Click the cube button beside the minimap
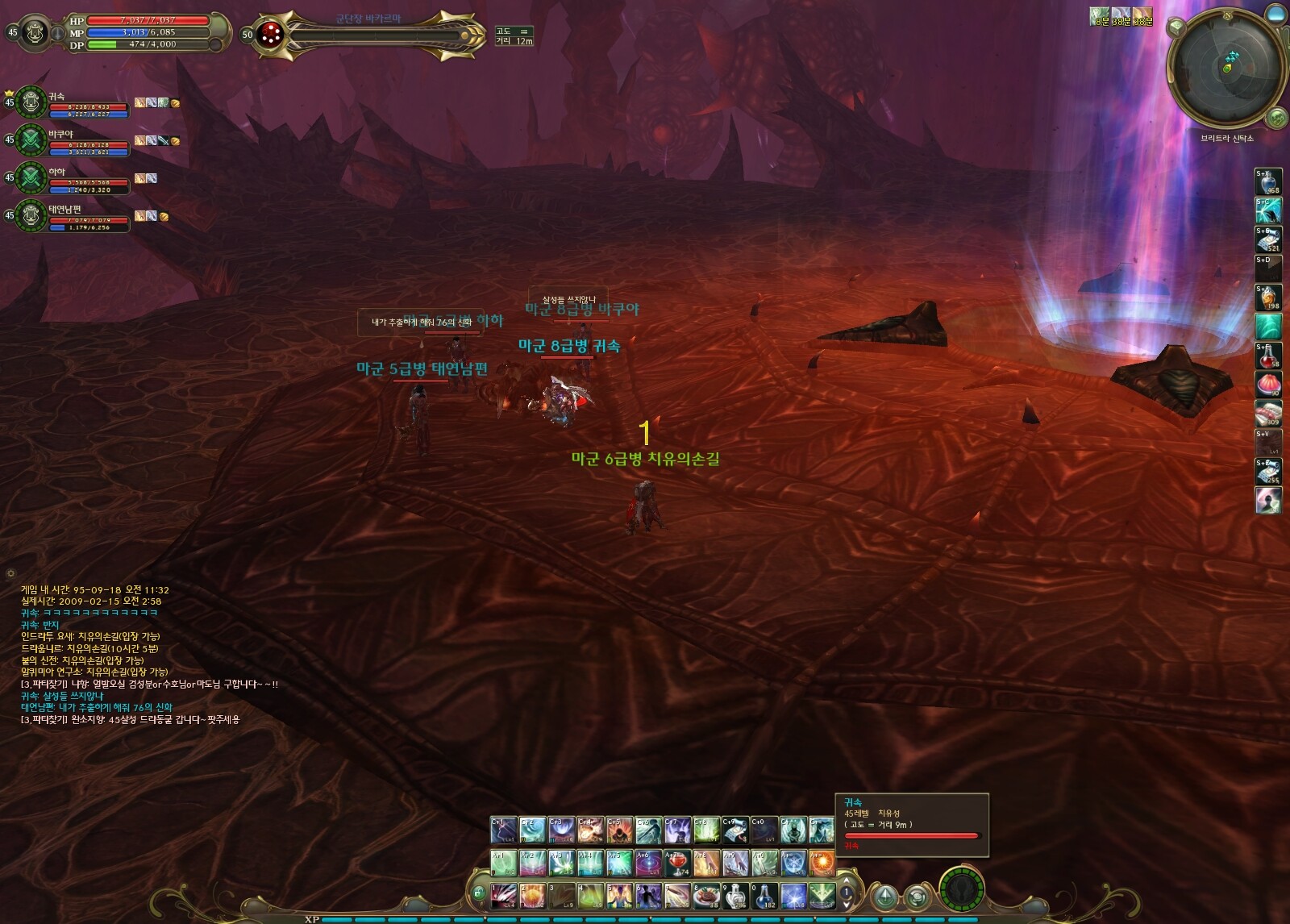The image size is (1290, 924). click(1176, 28)
